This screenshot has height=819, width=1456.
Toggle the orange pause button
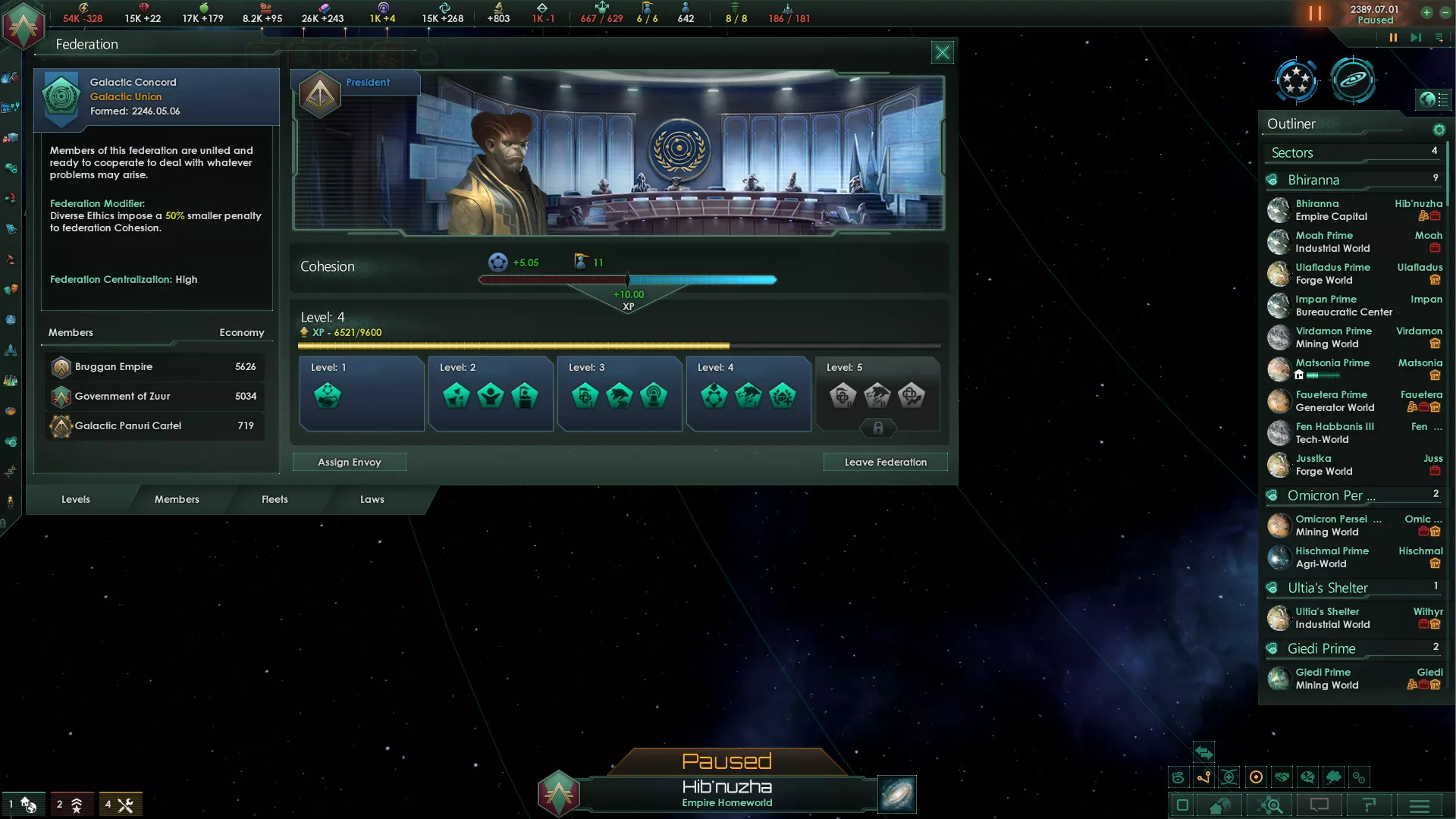pos(1315,14)
